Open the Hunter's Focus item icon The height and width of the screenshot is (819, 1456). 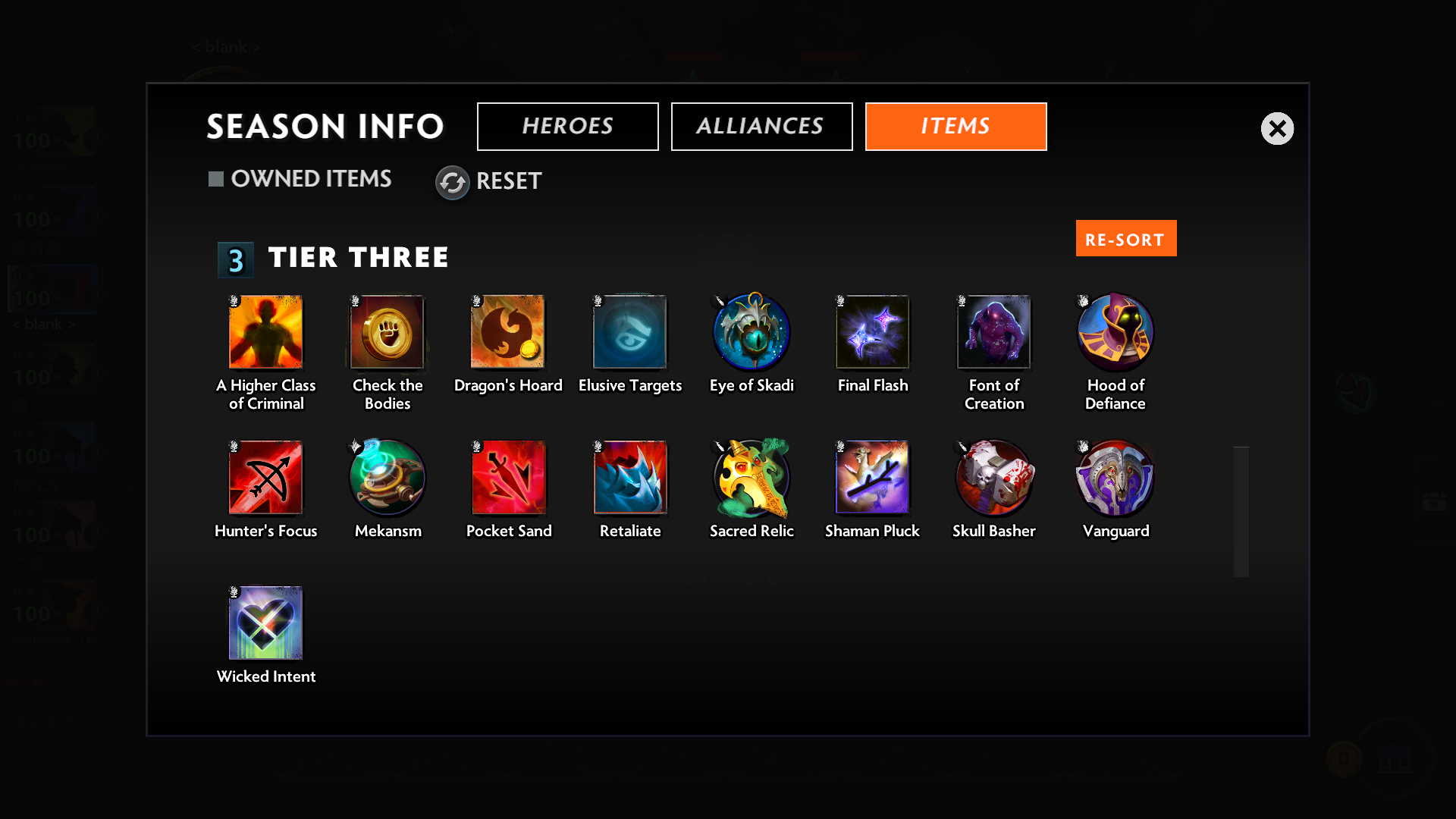tap(266, 478)
